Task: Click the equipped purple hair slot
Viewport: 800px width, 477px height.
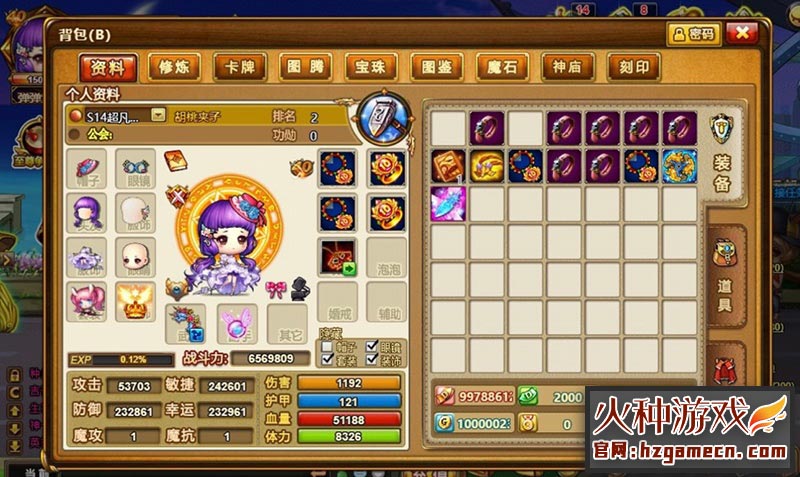Action: (86, 211)
